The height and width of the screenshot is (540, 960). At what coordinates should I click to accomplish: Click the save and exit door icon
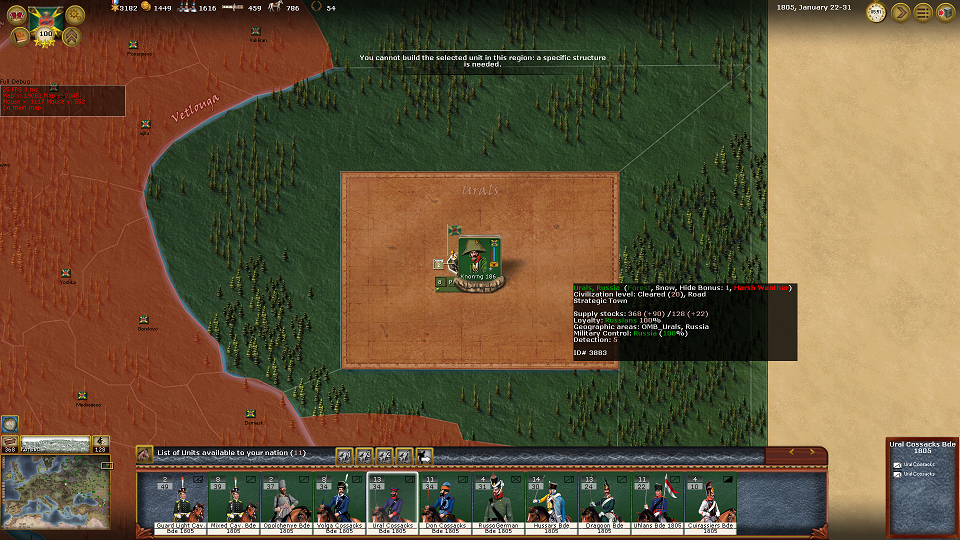pyautogui.click(x=945, y=12)
